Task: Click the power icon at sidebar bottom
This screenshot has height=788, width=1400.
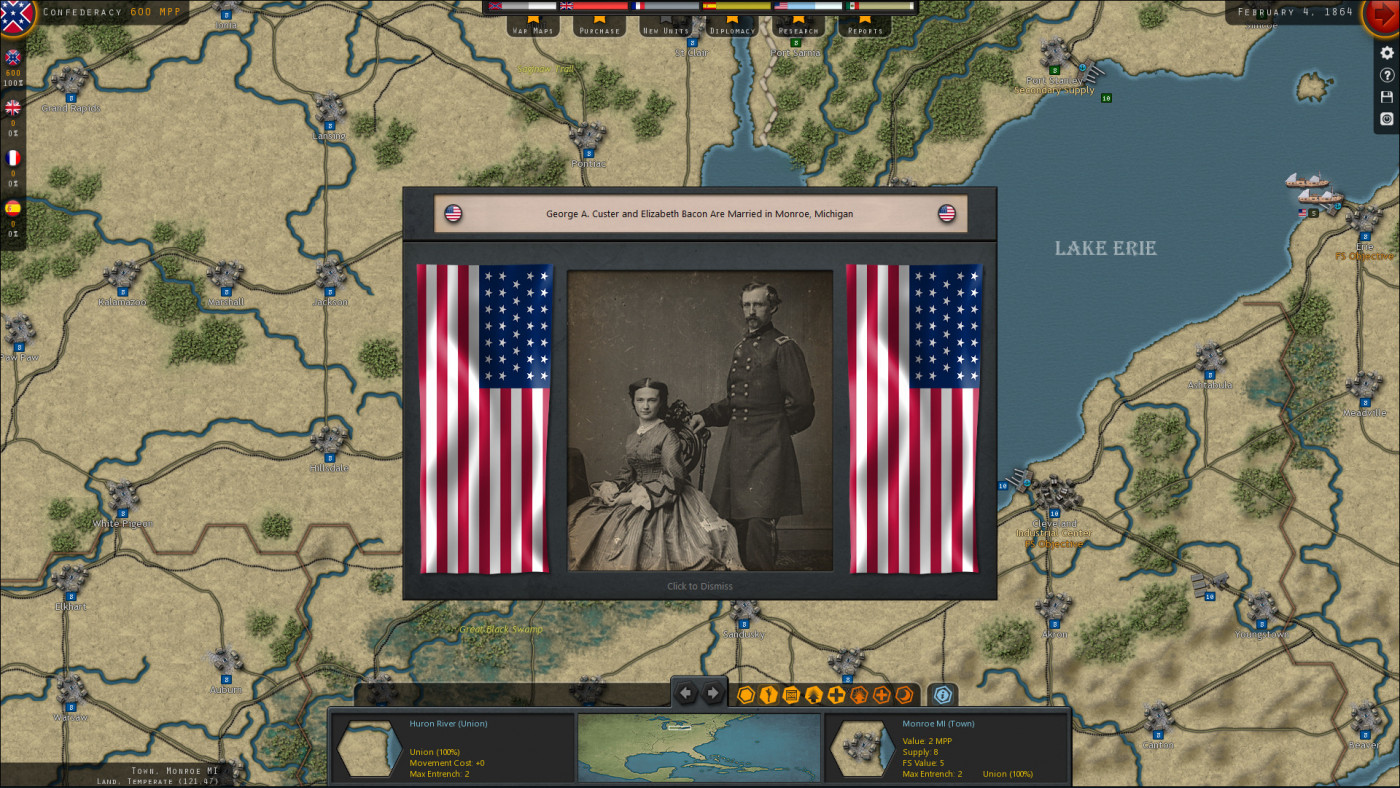Action: point(1386,118)
